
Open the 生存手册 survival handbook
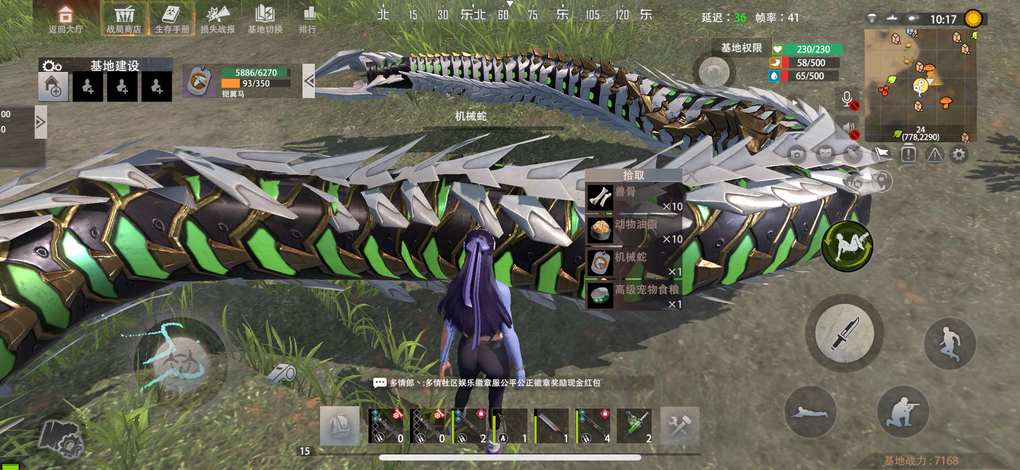[170, 18]
